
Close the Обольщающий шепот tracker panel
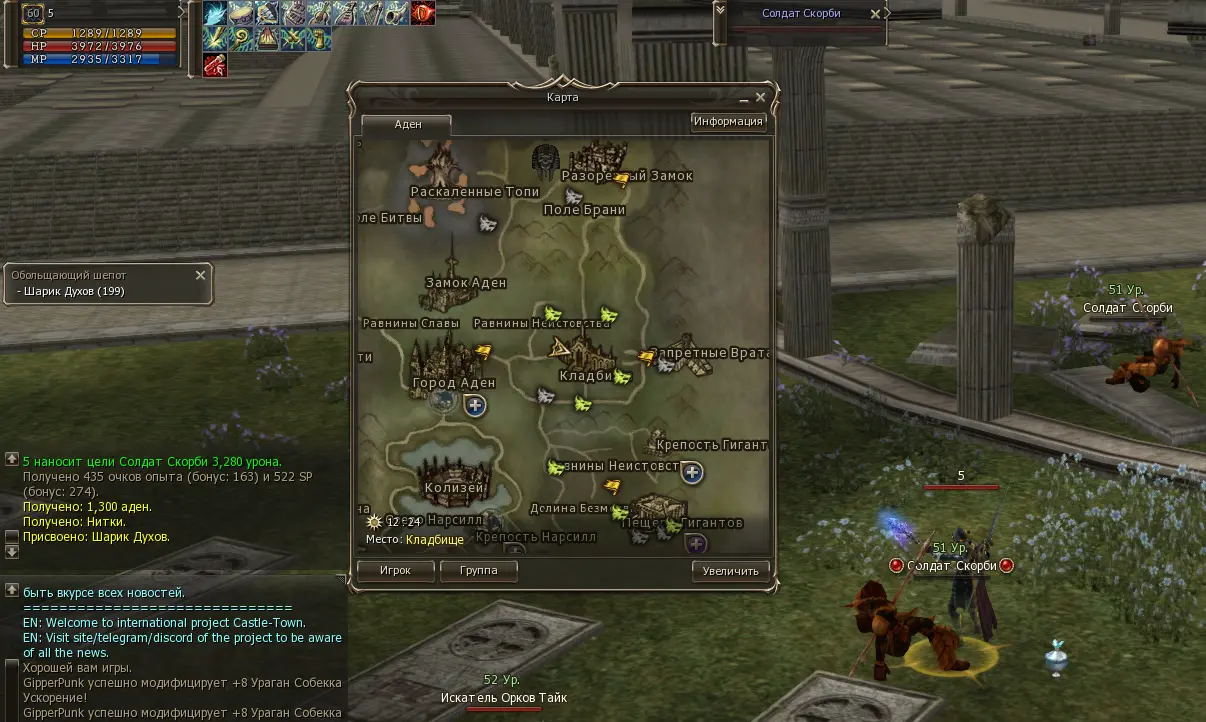pos(200,275)
